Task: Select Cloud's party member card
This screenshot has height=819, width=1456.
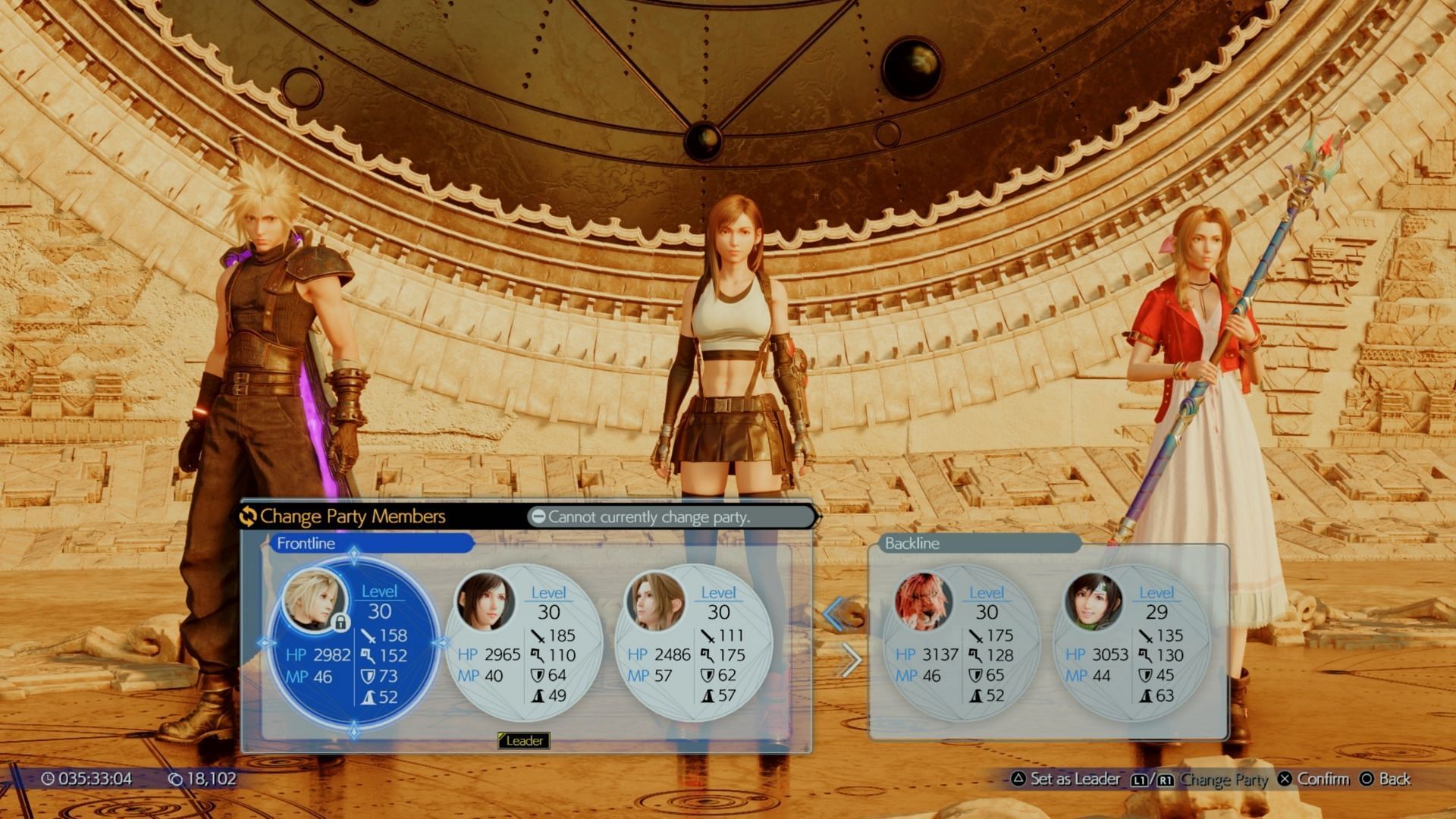Action: (x=353, y=645)
